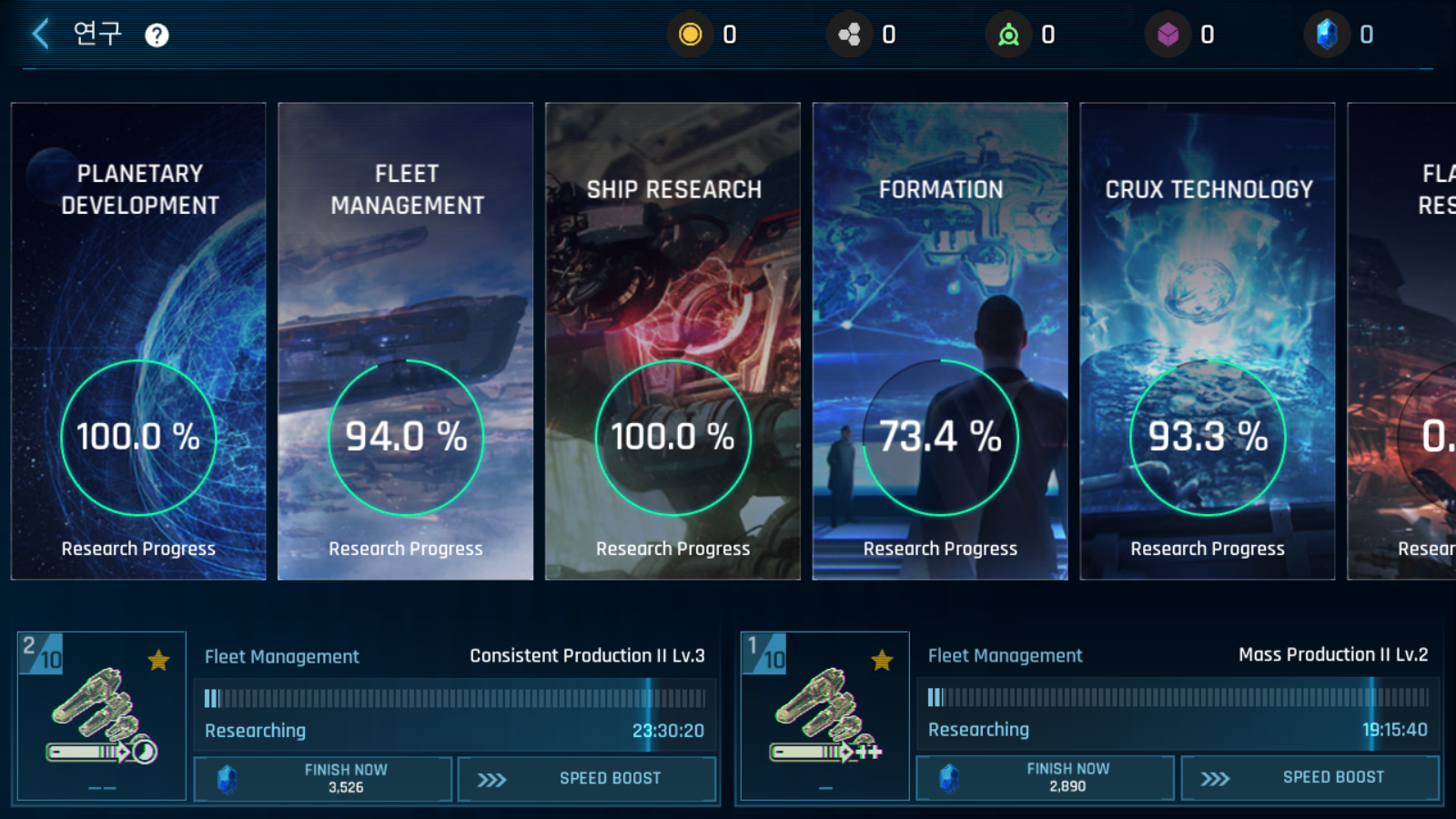Select the Fleet Management research card
Viewport: 1456px width, 819px height.
click(x=405, y=341)
